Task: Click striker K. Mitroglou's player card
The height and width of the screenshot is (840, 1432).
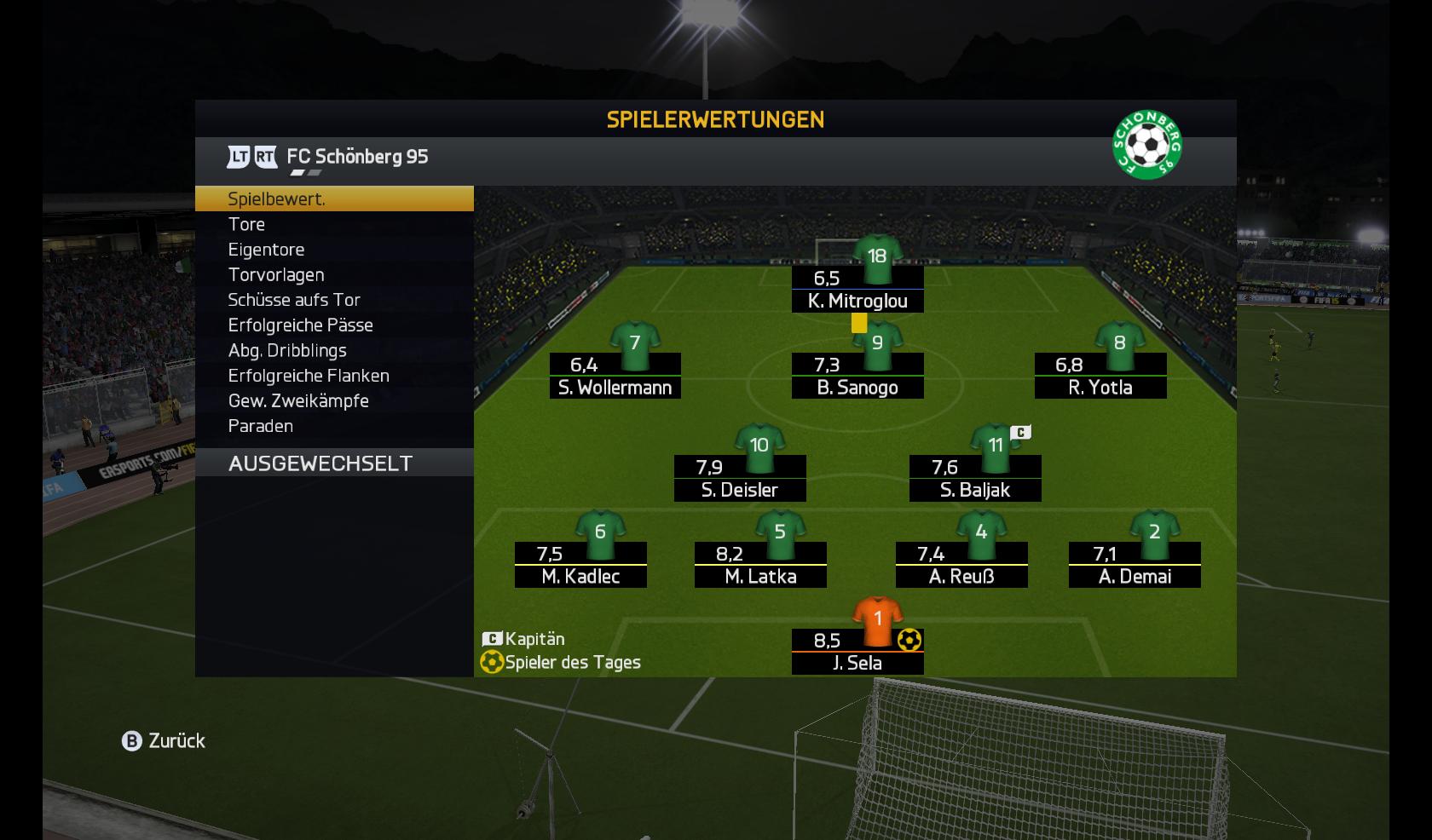Action: pos(857,289)
